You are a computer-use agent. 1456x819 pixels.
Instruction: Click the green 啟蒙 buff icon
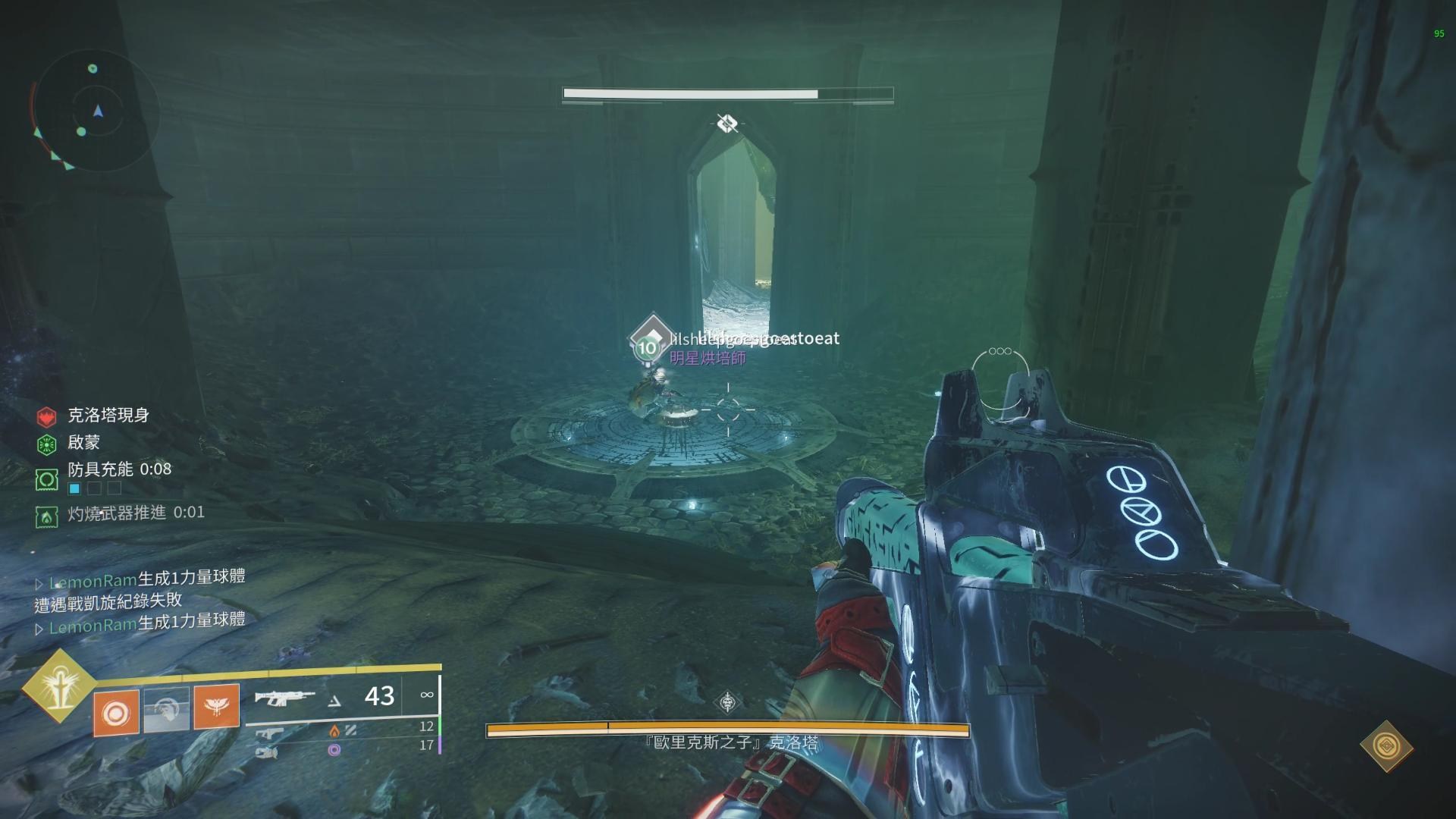tap(47, 444)
